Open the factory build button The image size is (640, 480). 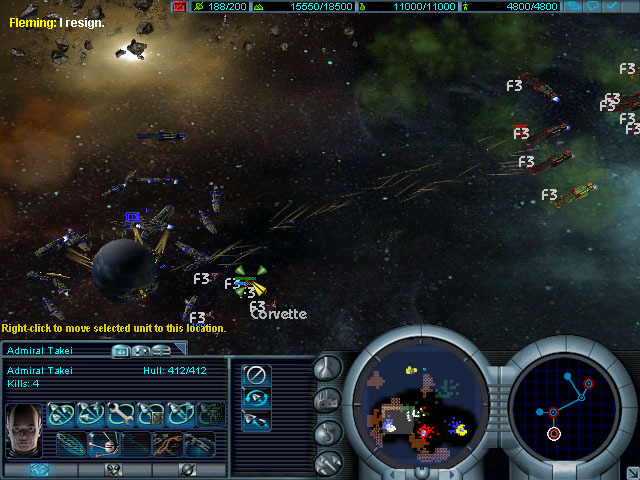[x=328, y=400]
